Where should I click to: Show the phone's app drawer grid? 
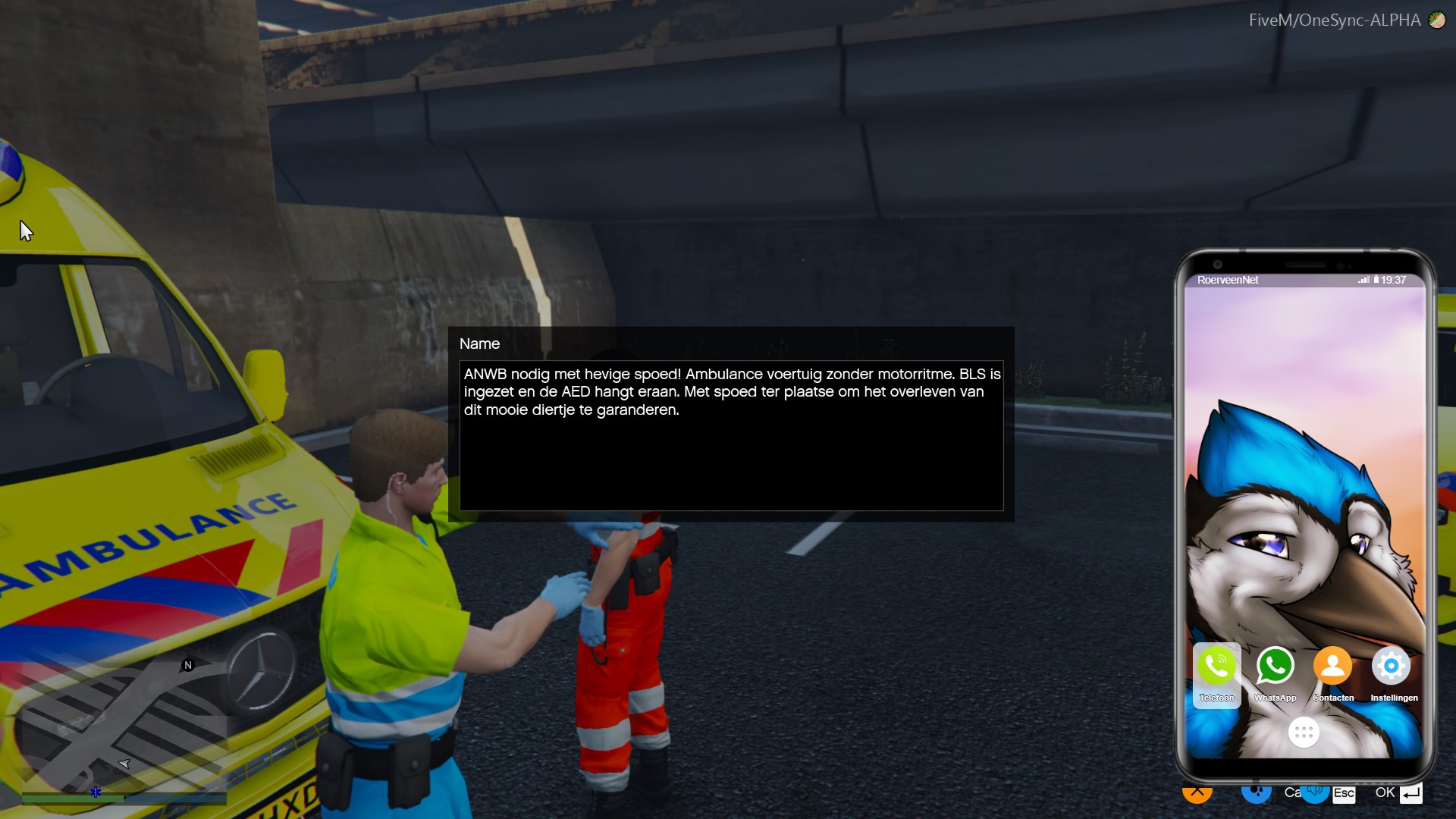click(1304, 732)
